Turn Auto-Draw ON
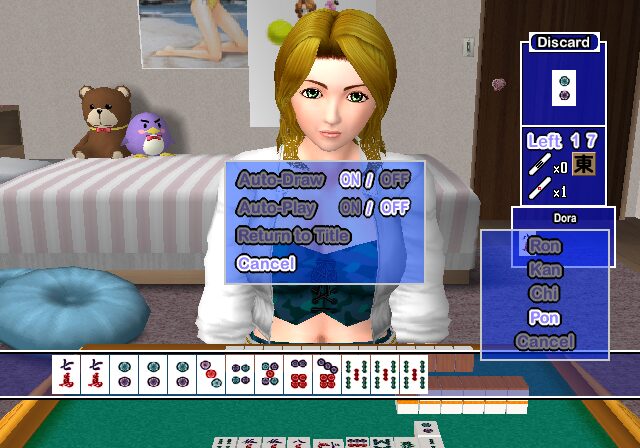The height and width of the screenshot is (448, 640). (349, 180)
